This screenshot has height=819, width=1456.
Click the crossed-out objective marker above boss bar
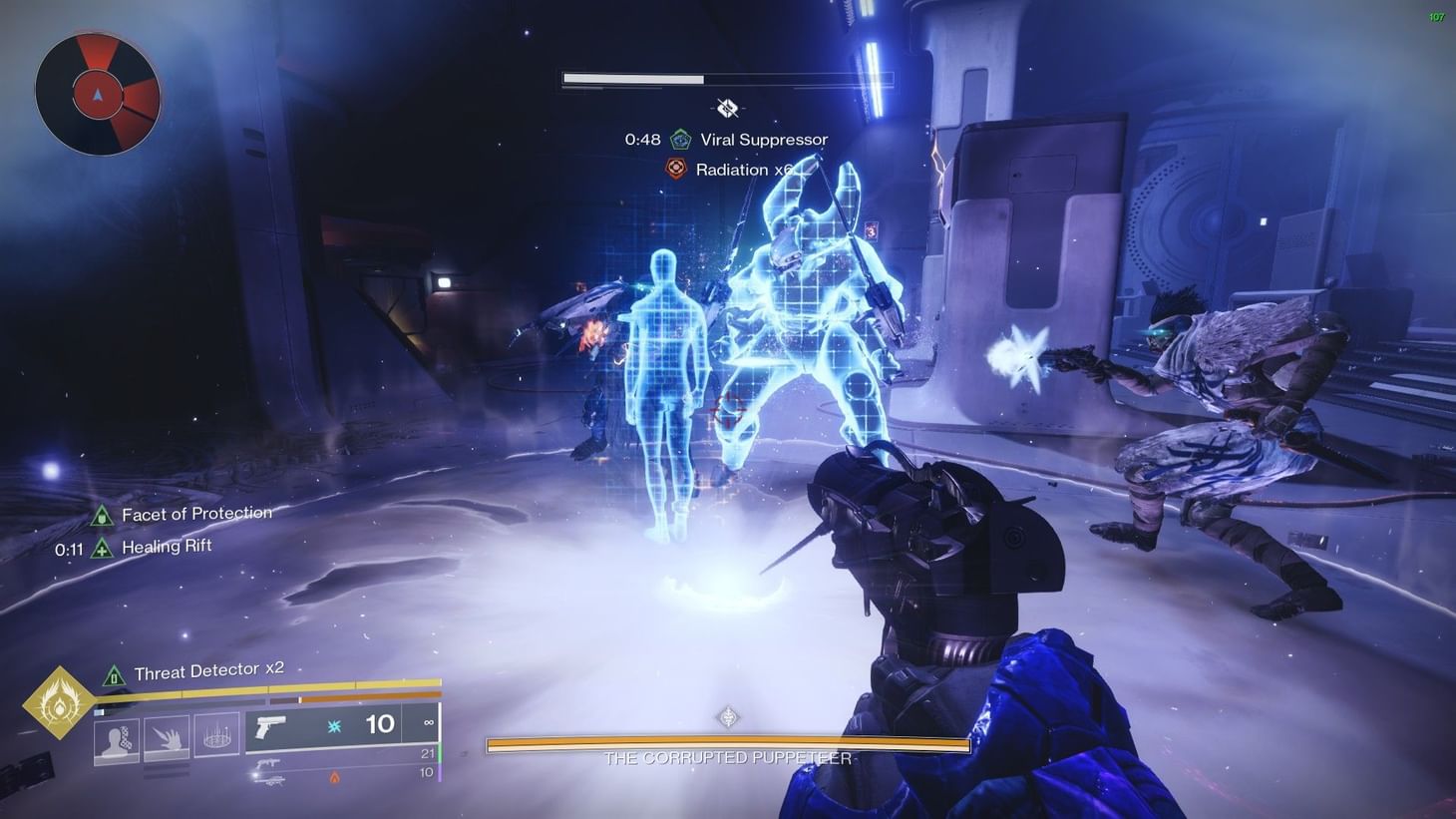coord(726,107)
